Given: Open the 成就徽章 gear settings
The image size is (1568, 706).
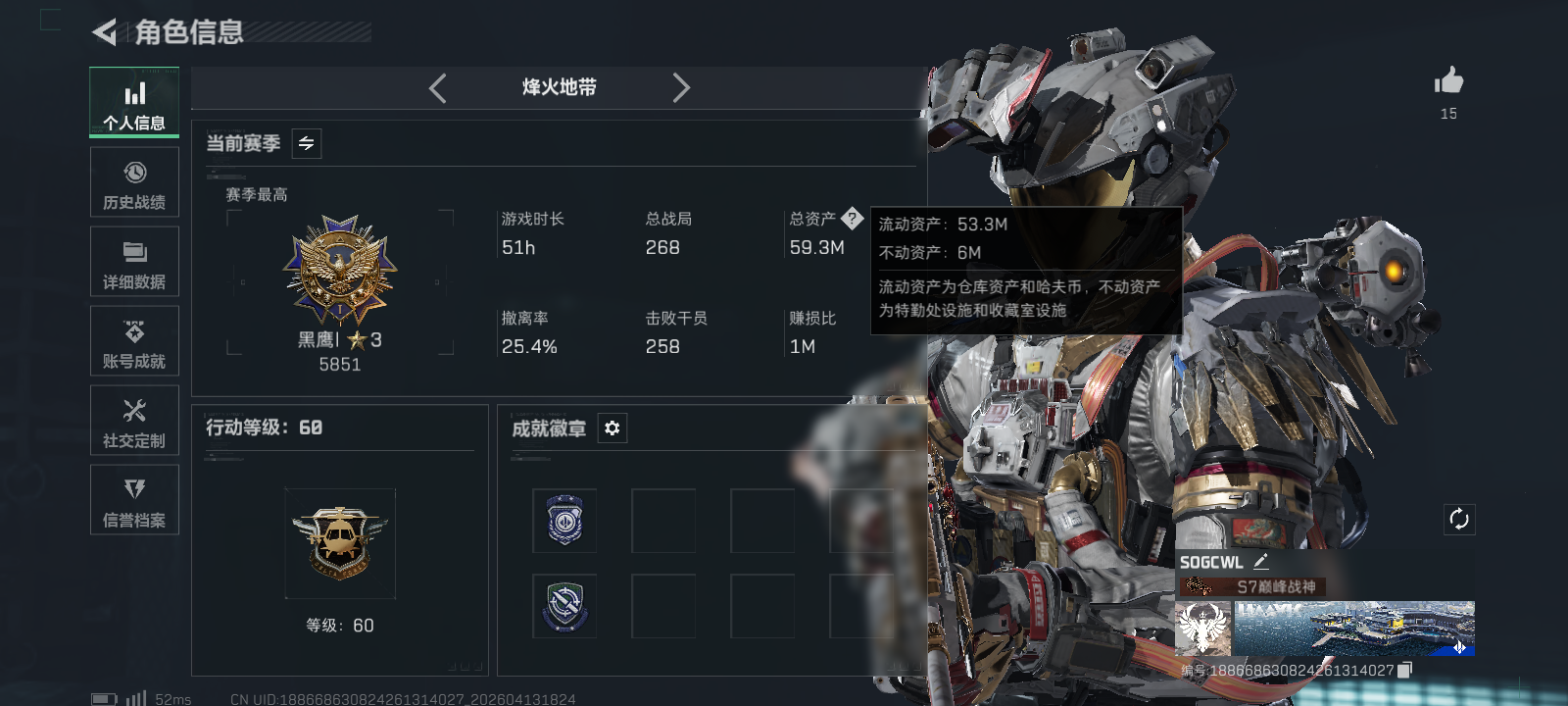Looking at the screenshot, I should coord(612,429).
